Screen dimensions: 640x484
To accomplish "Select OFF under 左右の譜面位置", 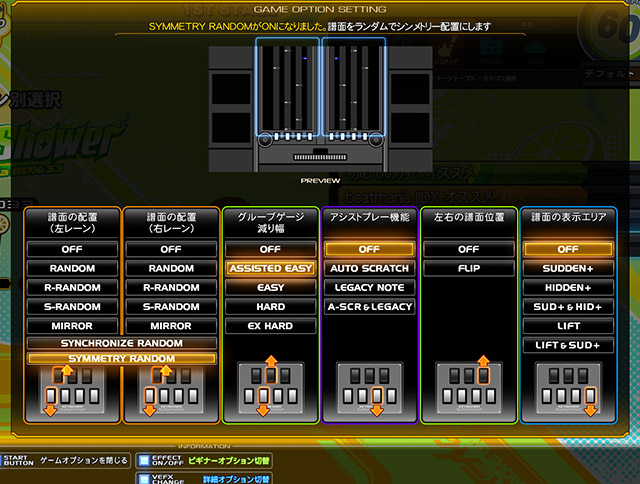I will tap(469, 249).
